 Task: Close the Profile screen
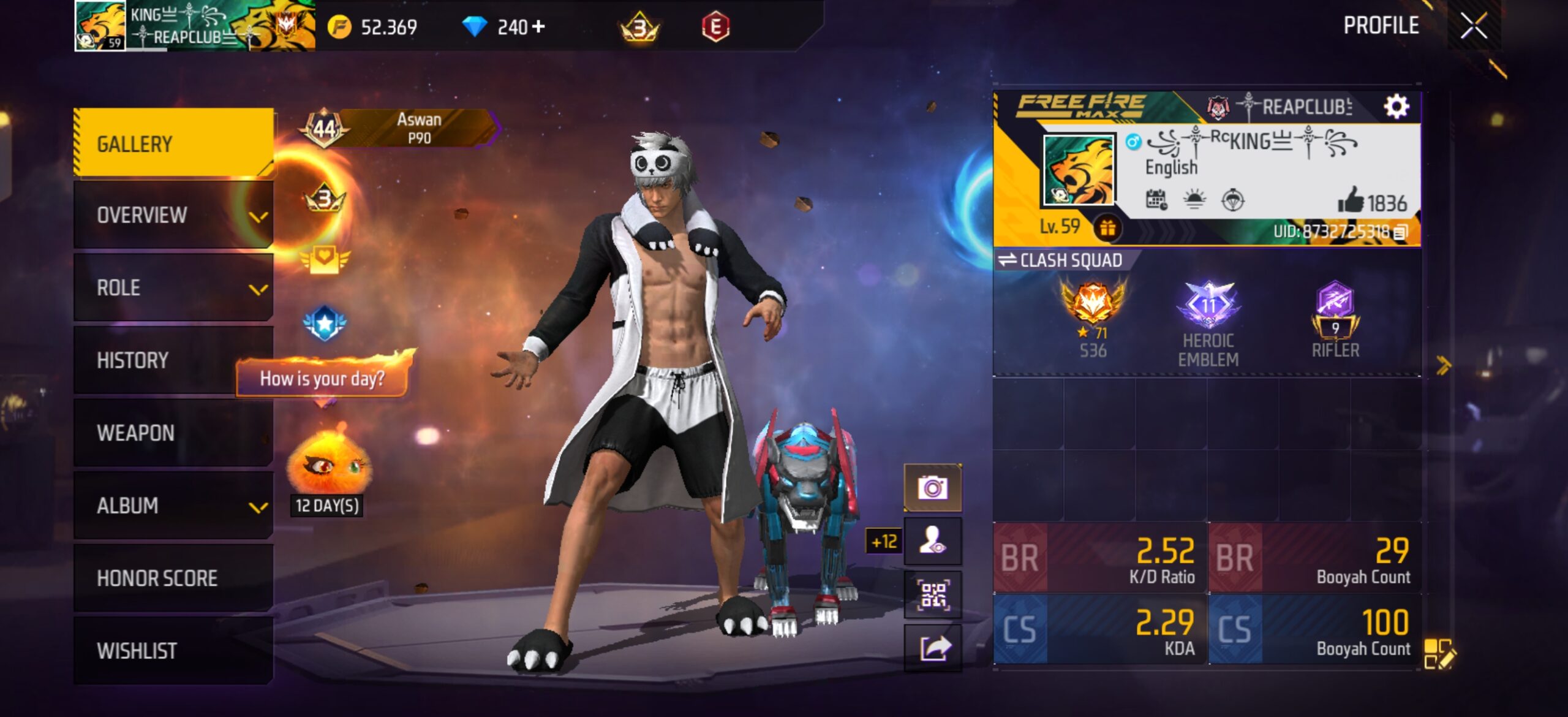1473,26
